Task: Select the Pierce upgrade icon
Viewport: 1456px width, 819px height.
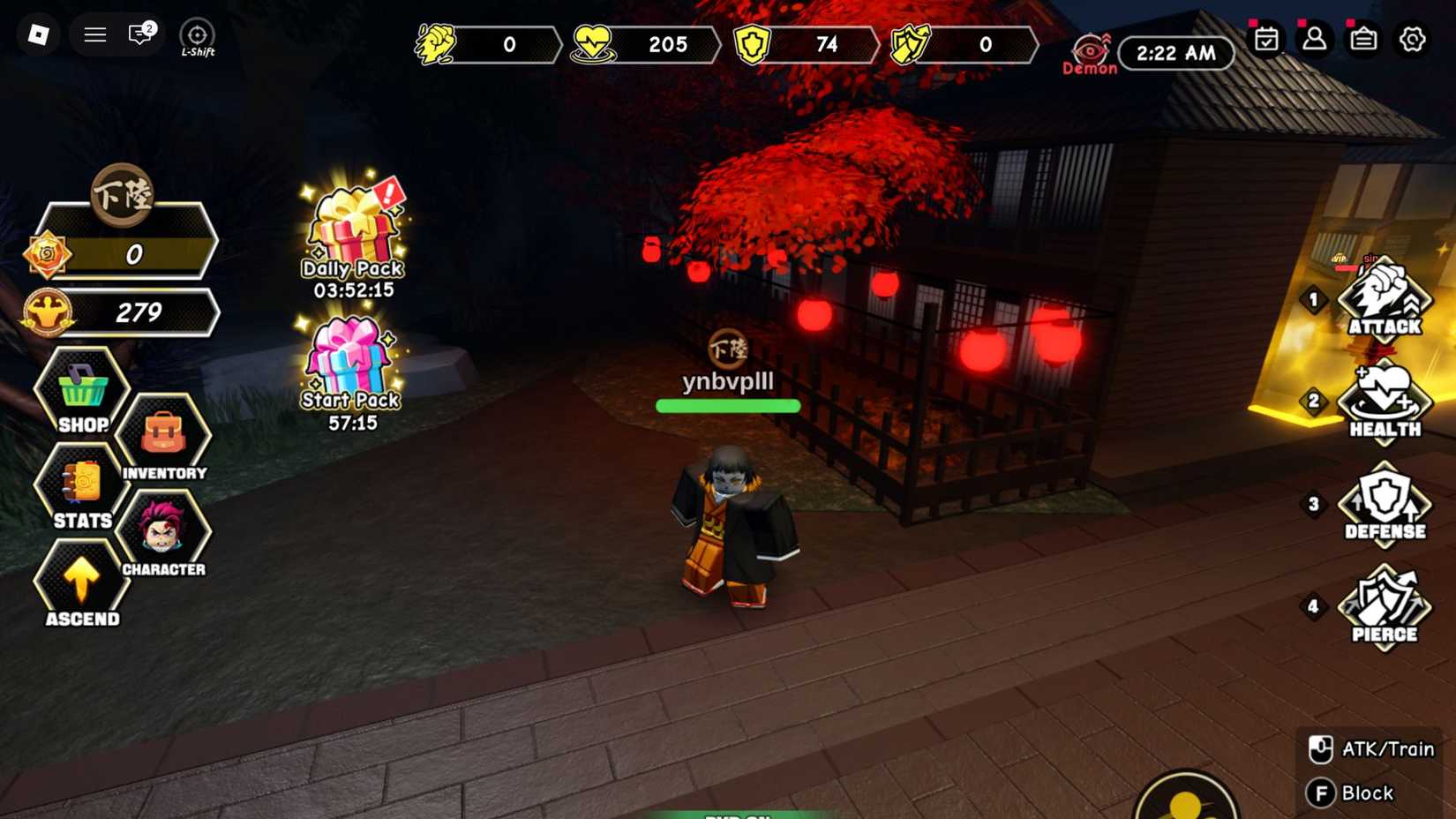Action: (1384, 605)
